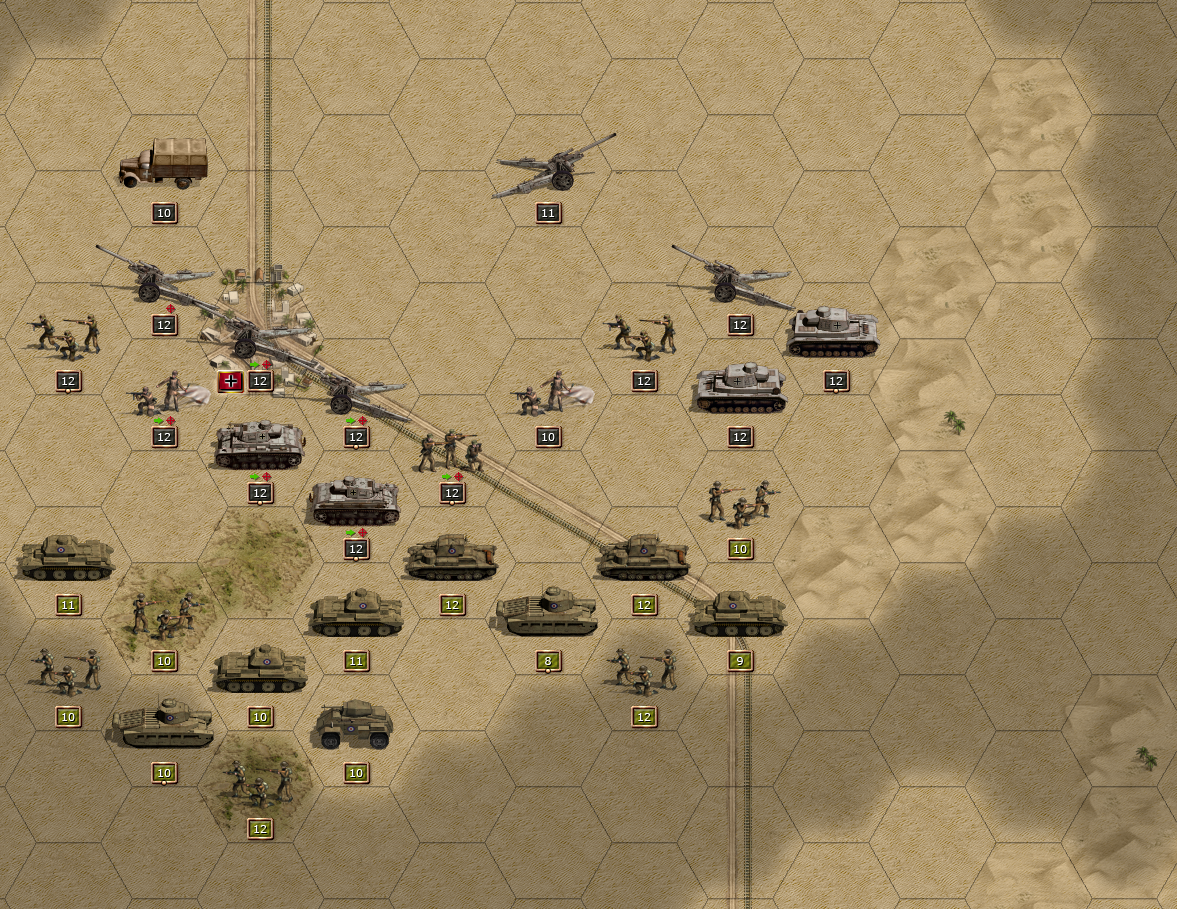Select the German supply truck unit
Screen dimensions: 1177x909
coord(163,164)
